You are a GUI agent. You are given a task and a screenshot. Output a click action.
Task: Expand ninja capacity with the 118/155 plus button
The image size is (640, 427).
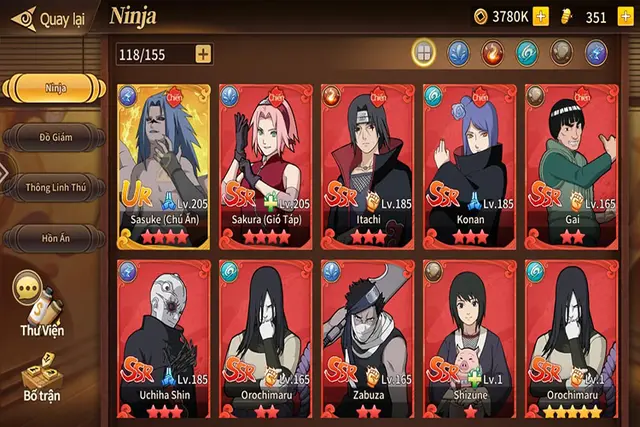[203, 54]
